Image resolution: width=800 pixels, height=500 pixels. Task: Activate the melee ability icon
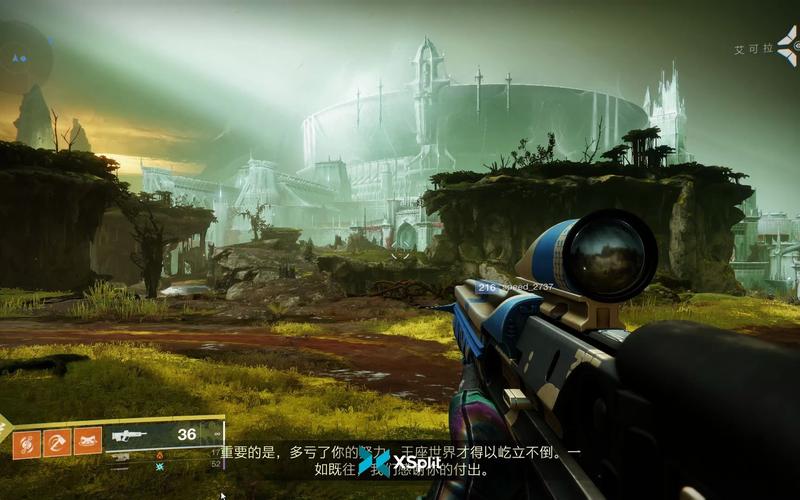coord(56,441)
